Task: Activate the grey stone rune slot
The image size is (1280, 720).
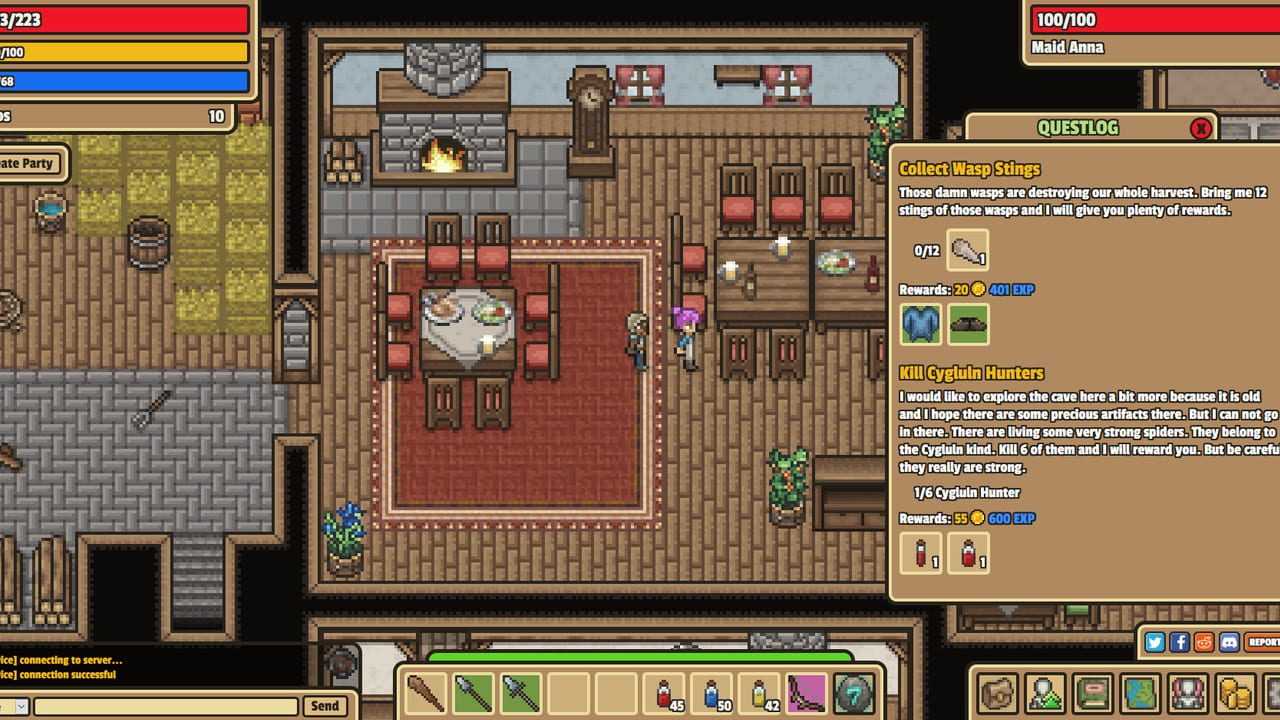Action: pos(855,693)
